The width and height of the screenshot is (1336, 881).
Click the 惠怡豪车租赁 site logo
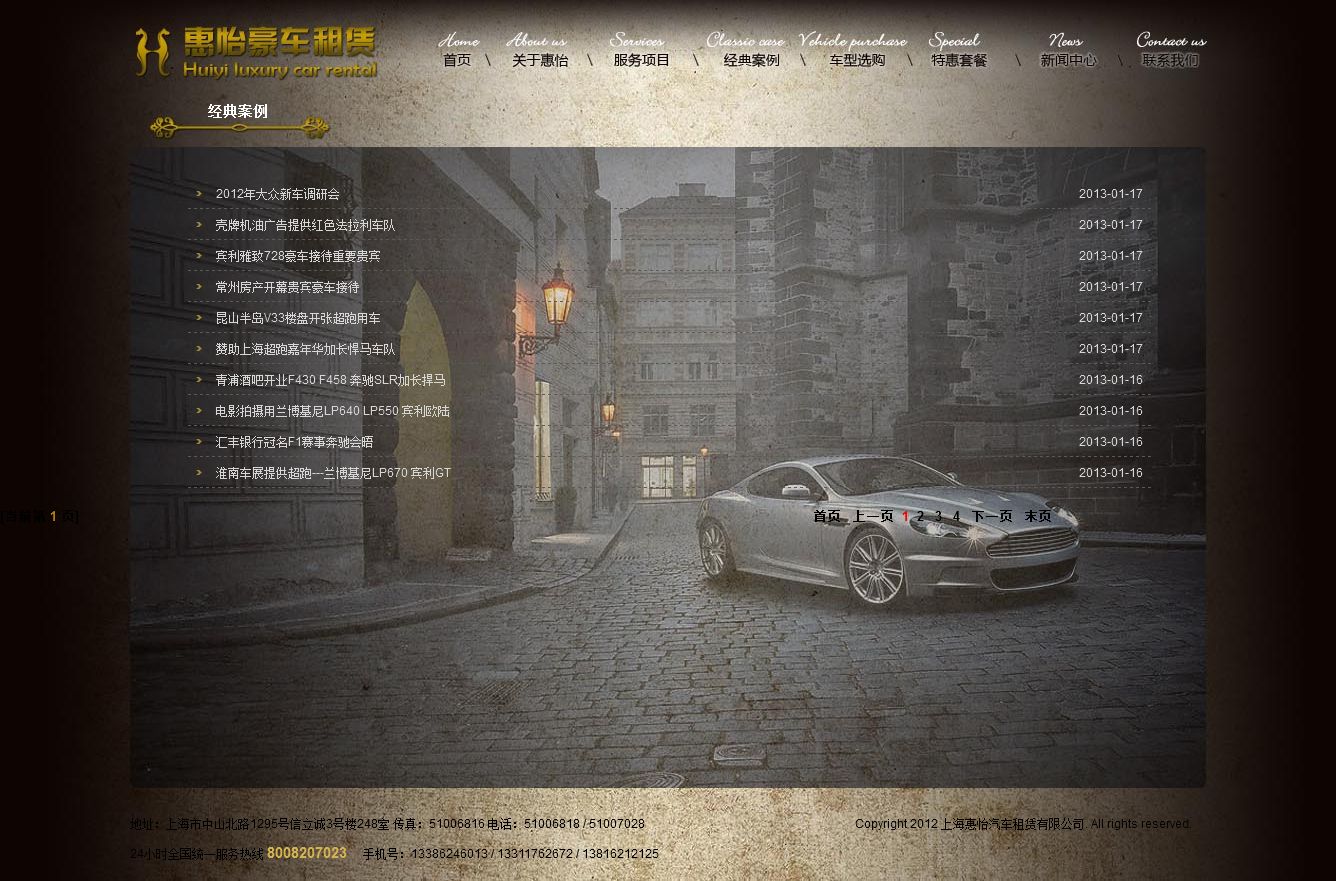pyautogui.click(x=257, y=53)
